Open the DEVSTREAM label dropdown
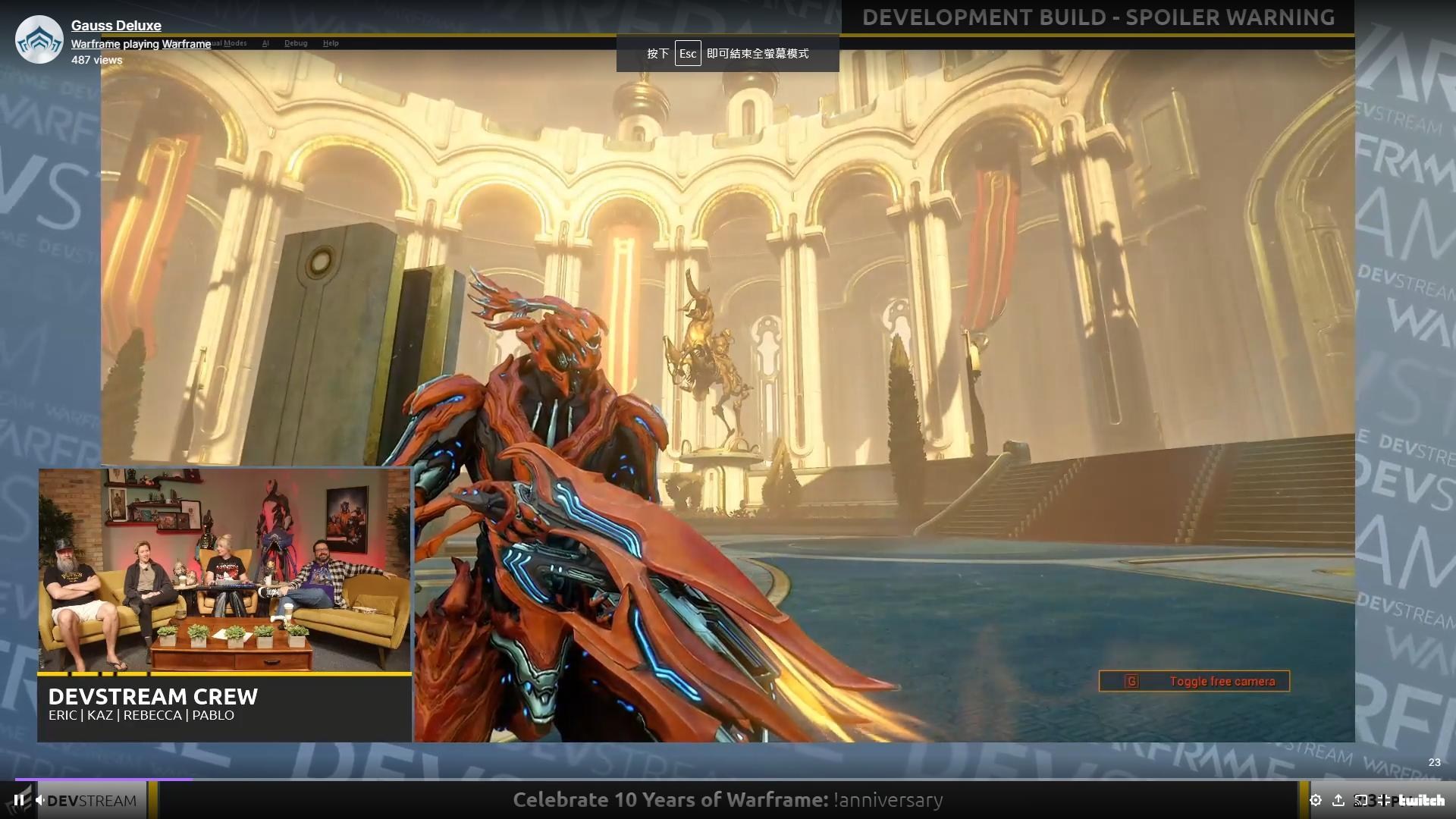 (x=94, y=799)
